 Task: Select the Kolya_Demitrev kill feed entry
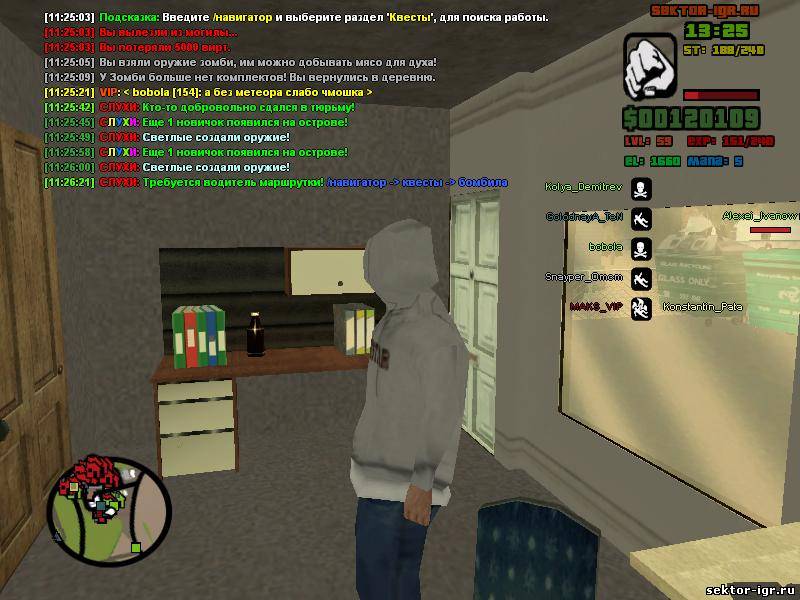[583, 187]
